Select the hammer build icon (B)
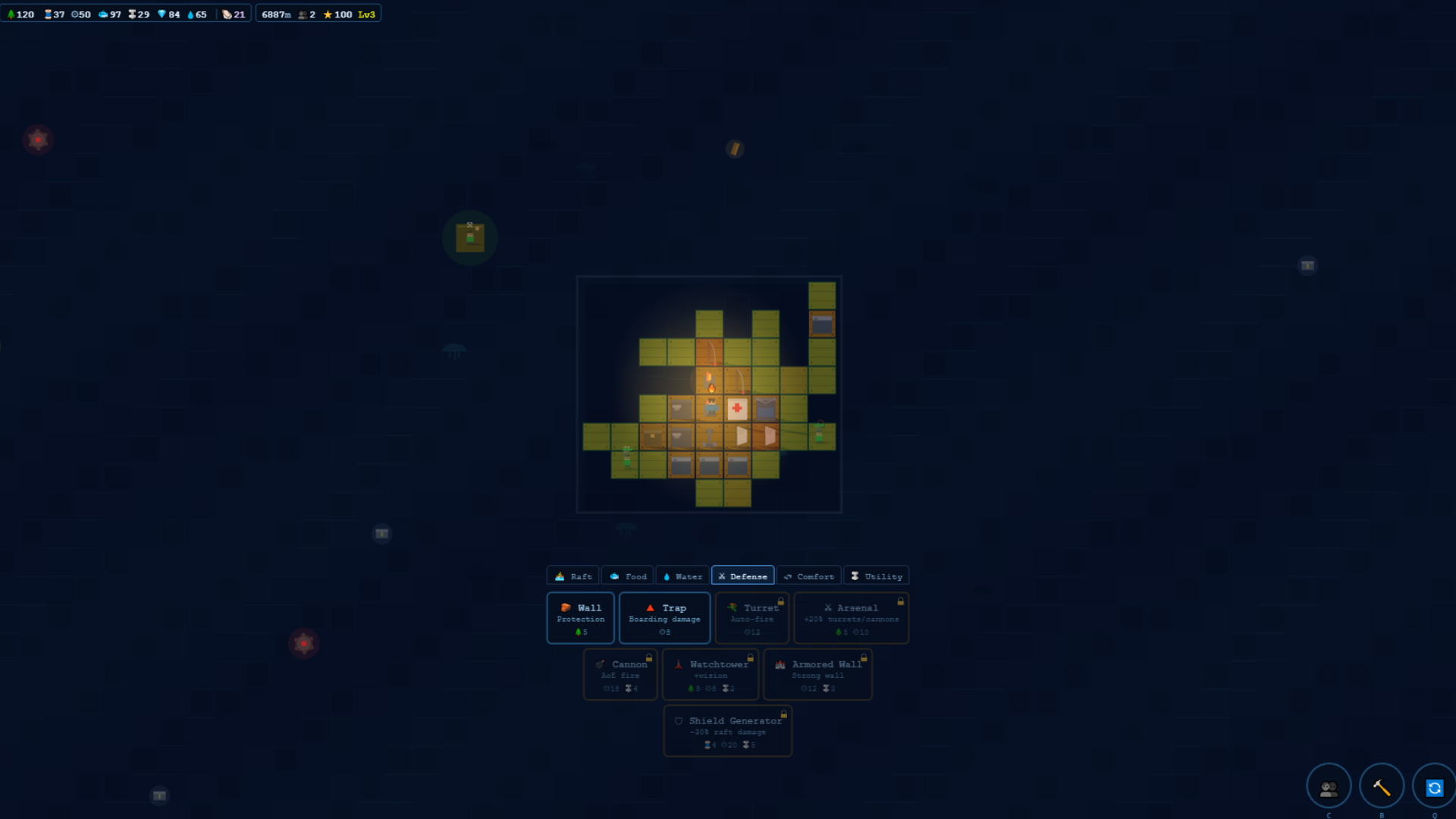The width and height of the screenshot is (1456, 819). point(1382,786)
